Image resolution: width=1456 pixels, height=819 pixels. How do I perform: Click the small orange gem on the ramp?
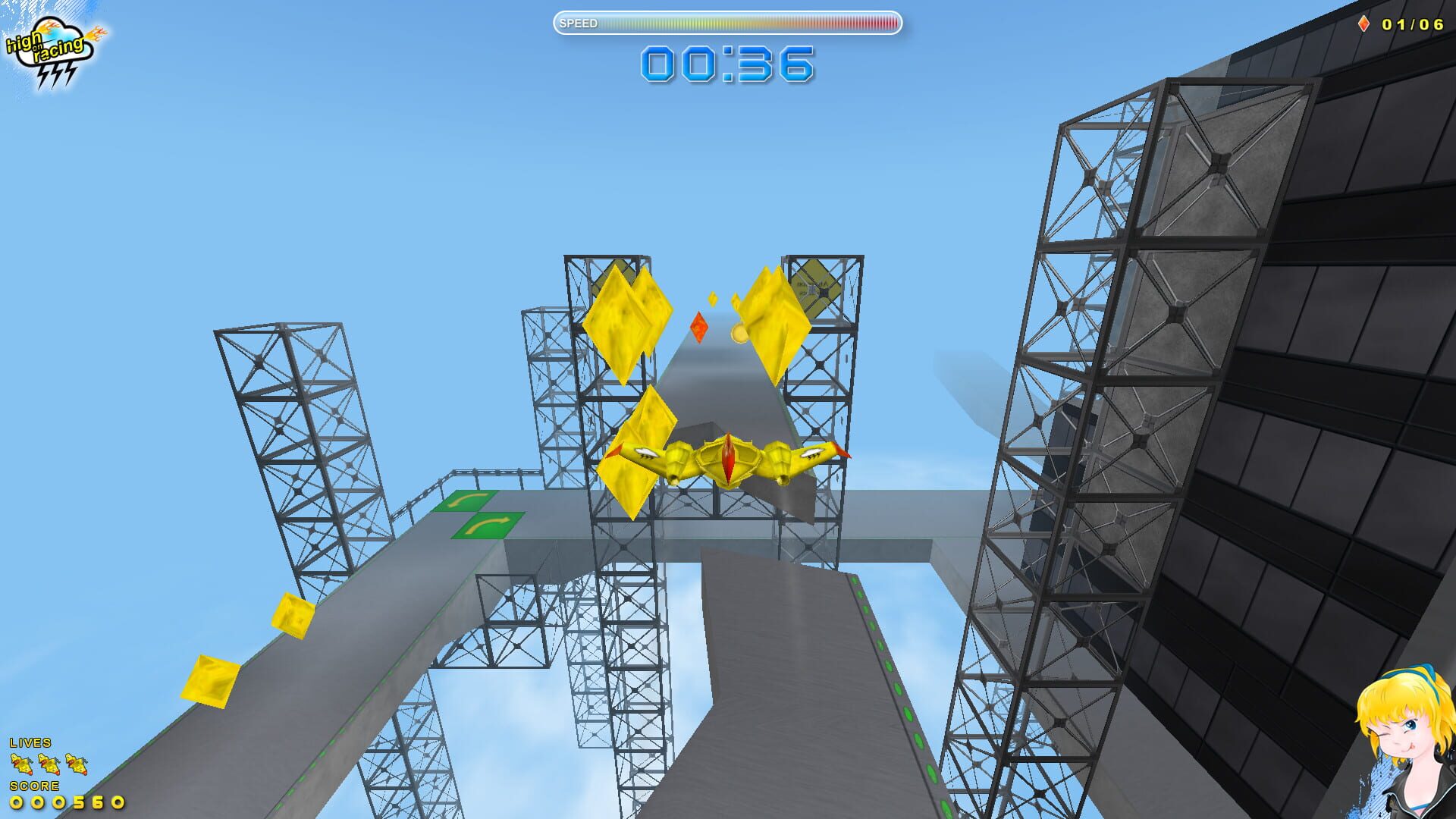(x=698, y=326)
